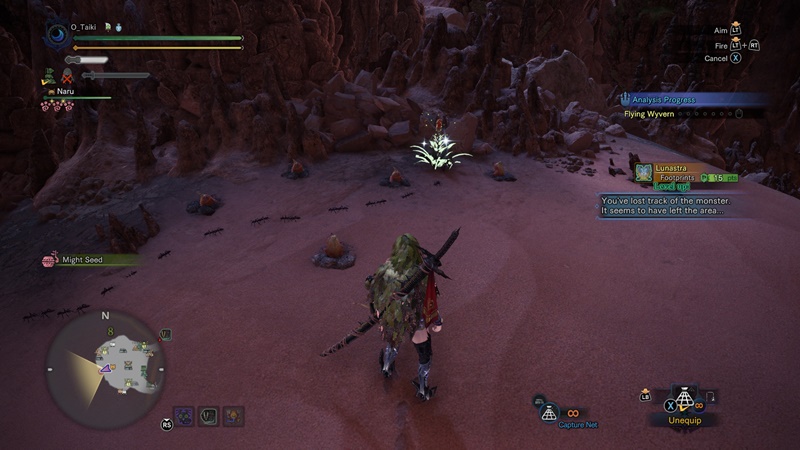The height and width of the screenshot is (450, 800).
Task: Click the crossed-out mantle icon
Action: coord(67,75)
